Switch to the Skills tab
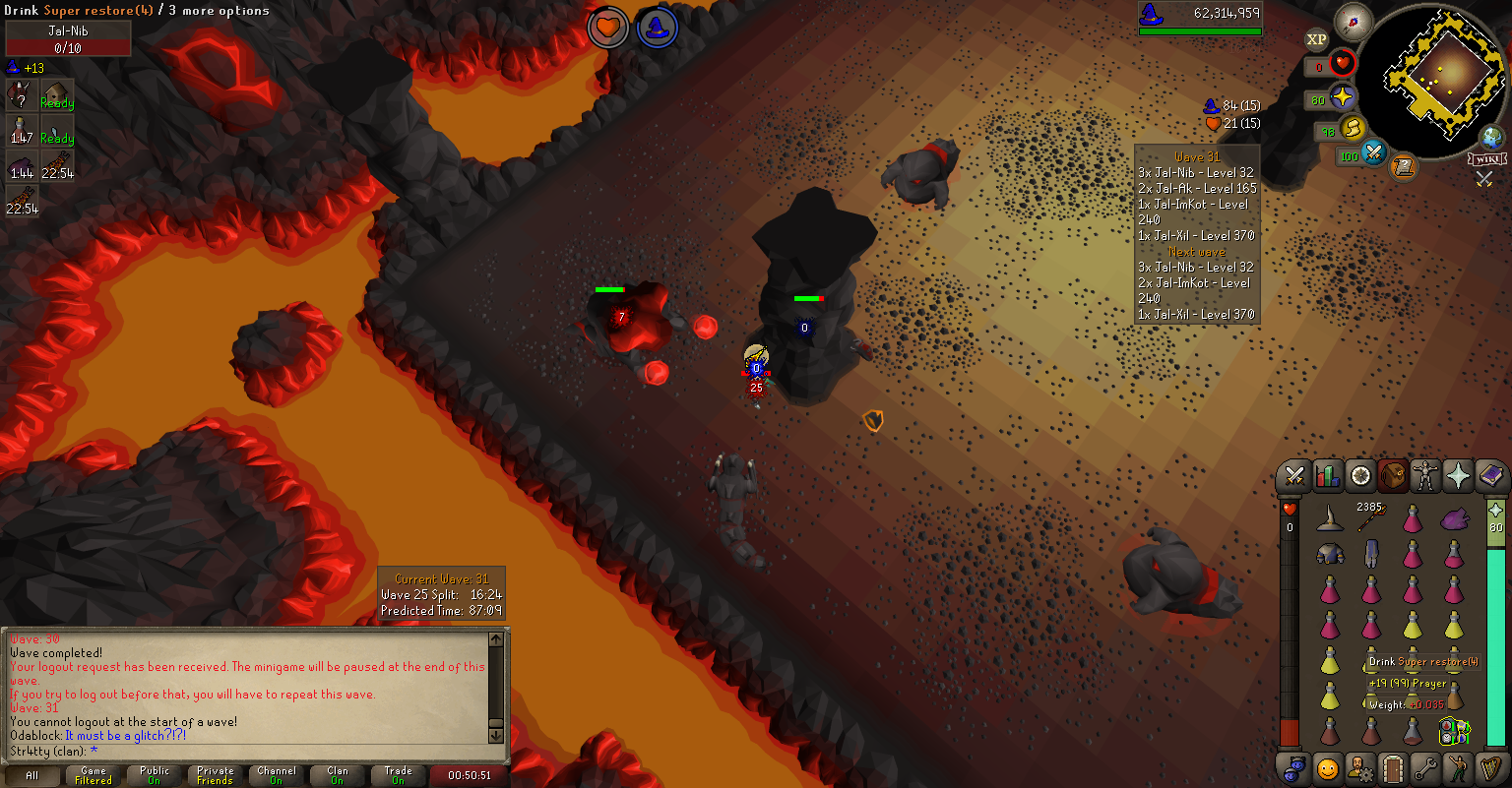The width and height of the screenshot is (1512, 788). click(x=1328, y=476)
